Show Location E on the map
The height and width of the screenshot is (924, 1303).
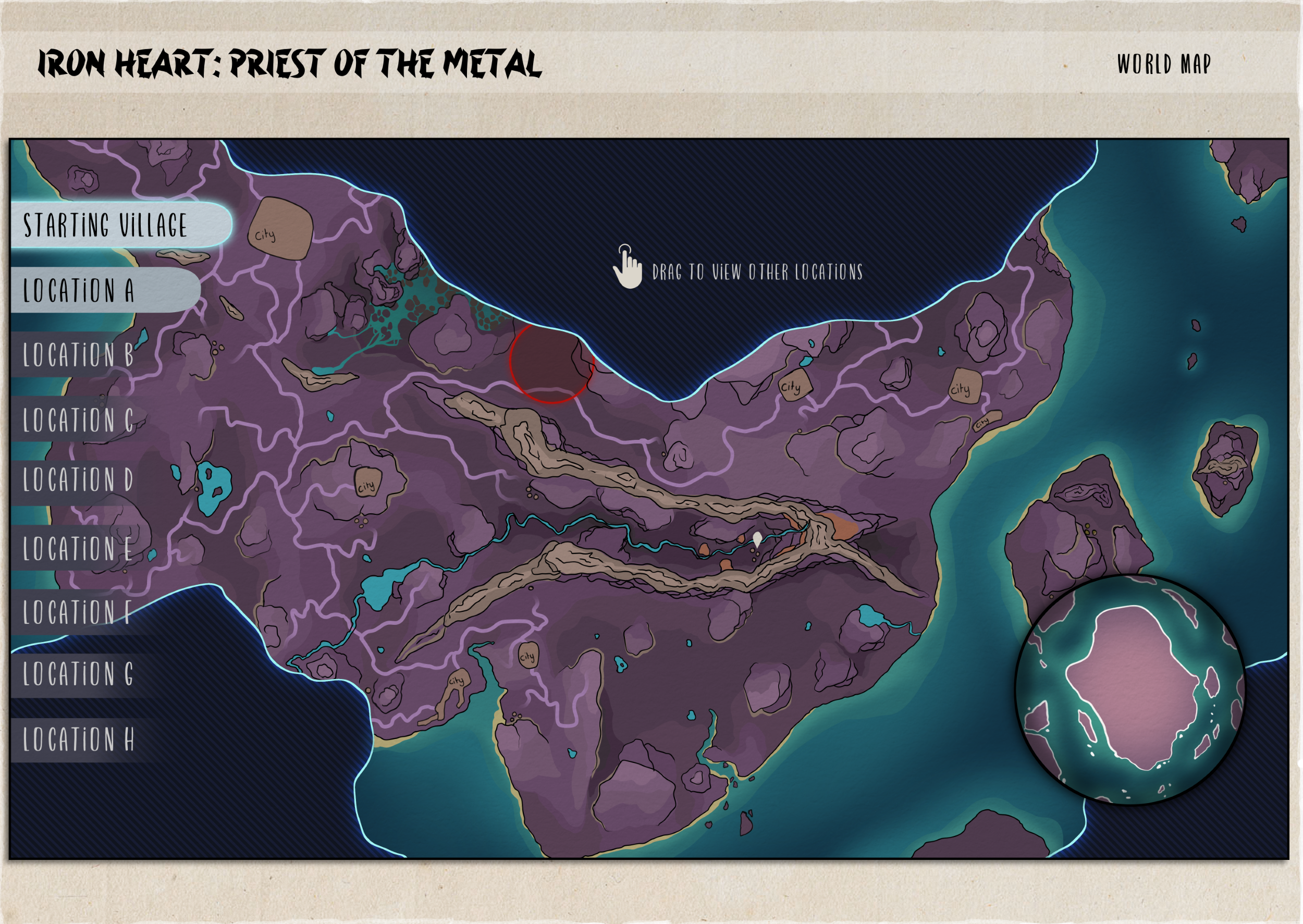(x=79, y=548)
